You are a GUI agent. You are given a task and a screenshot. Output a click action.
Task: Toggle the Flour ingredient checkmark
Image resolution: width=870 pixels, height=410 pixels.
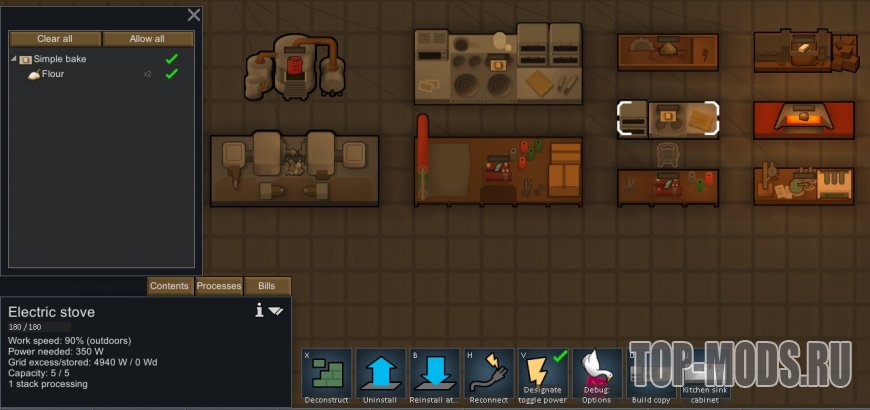[171, 74]
